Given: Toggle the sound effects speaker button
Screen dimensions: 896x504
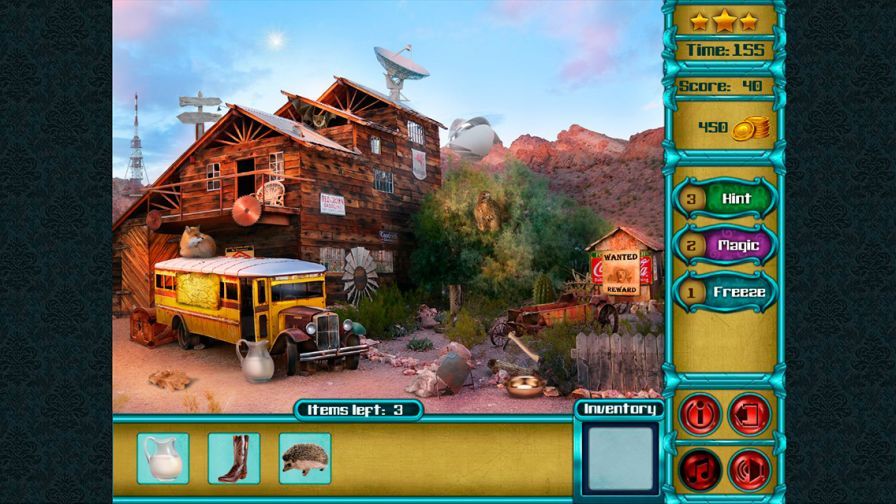Looking at the screenshot, I should [x=749, y=468].
